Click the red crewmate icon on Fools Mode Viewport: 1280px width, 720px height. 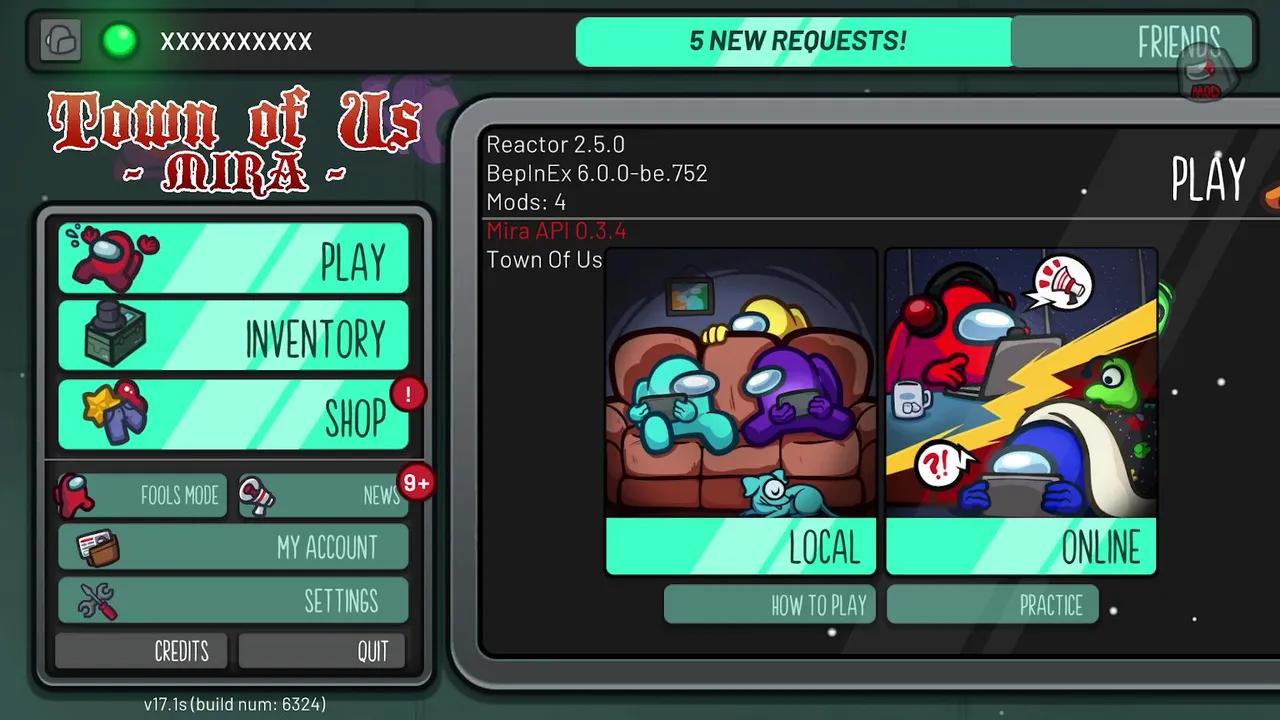(x=72, y=494)
